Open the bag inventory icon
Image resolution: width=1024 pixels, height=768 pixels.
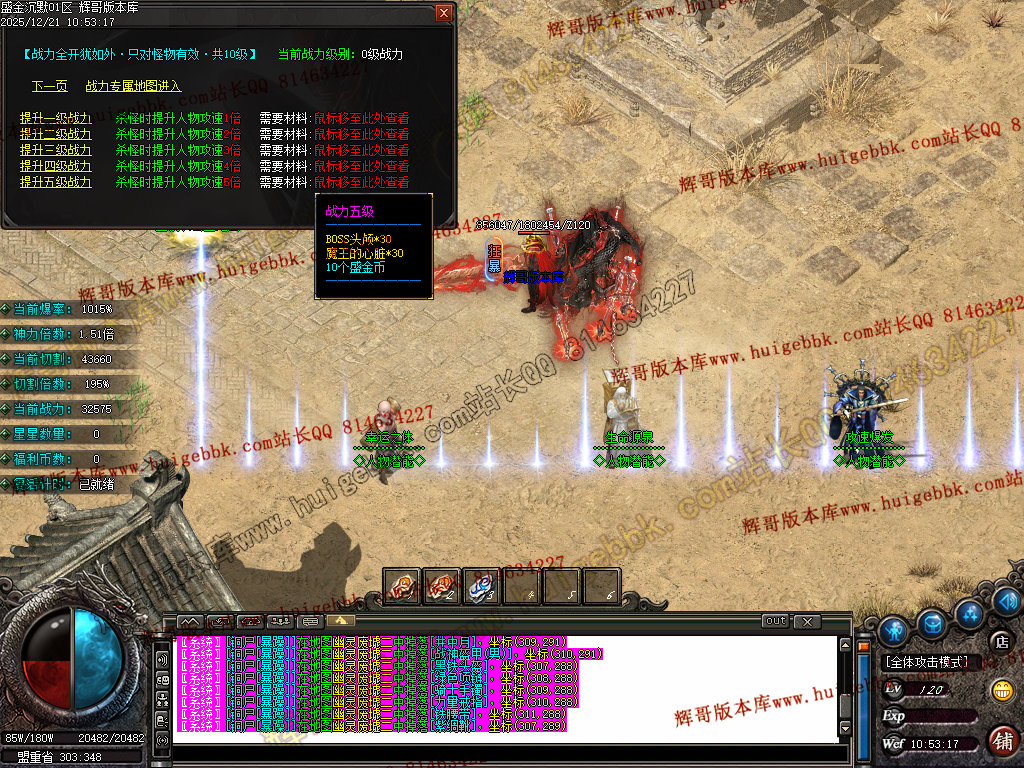pyautogui.click(x=932, y=623)
